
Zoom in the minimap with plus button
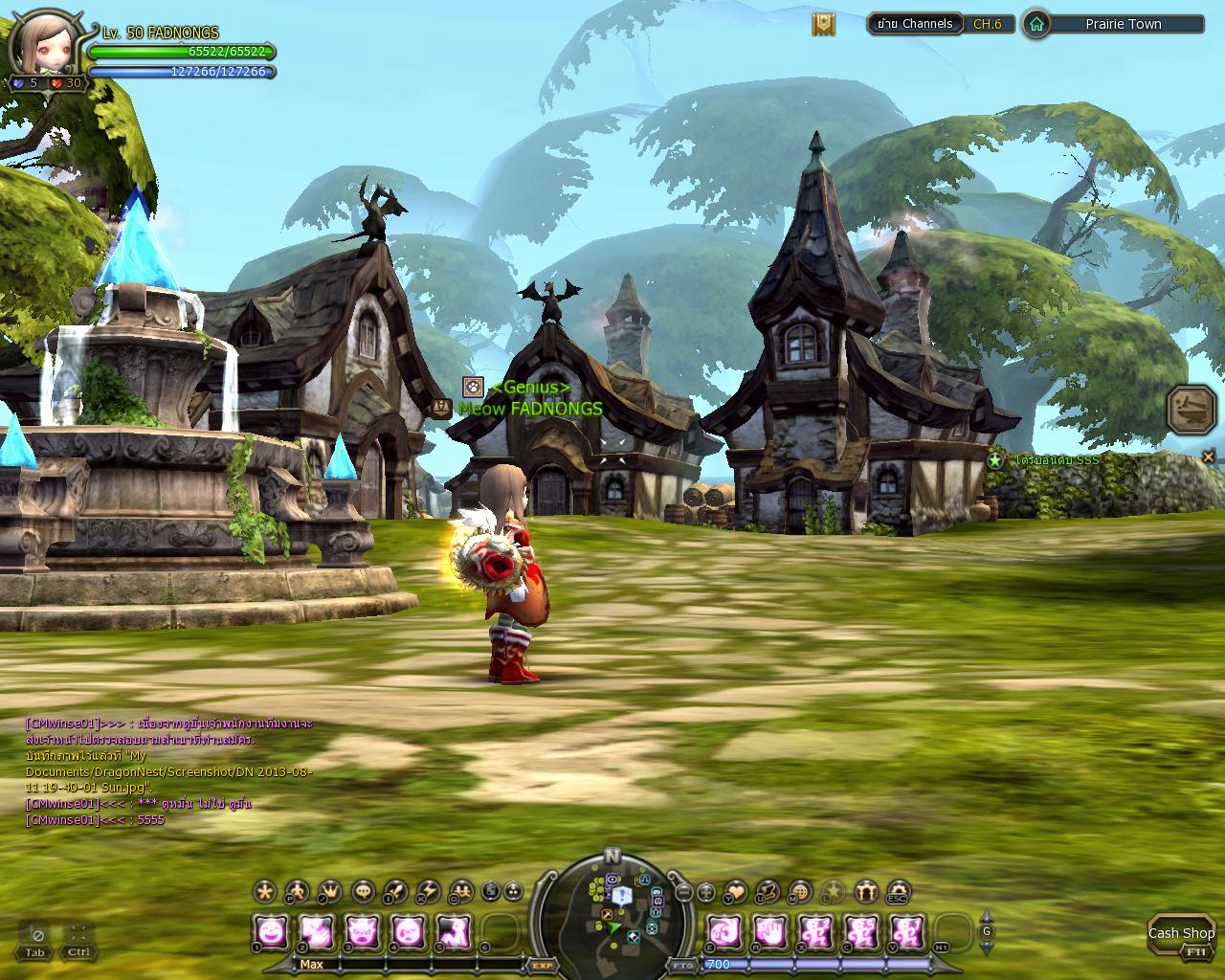pyautogui.click(x=706, y=892)
